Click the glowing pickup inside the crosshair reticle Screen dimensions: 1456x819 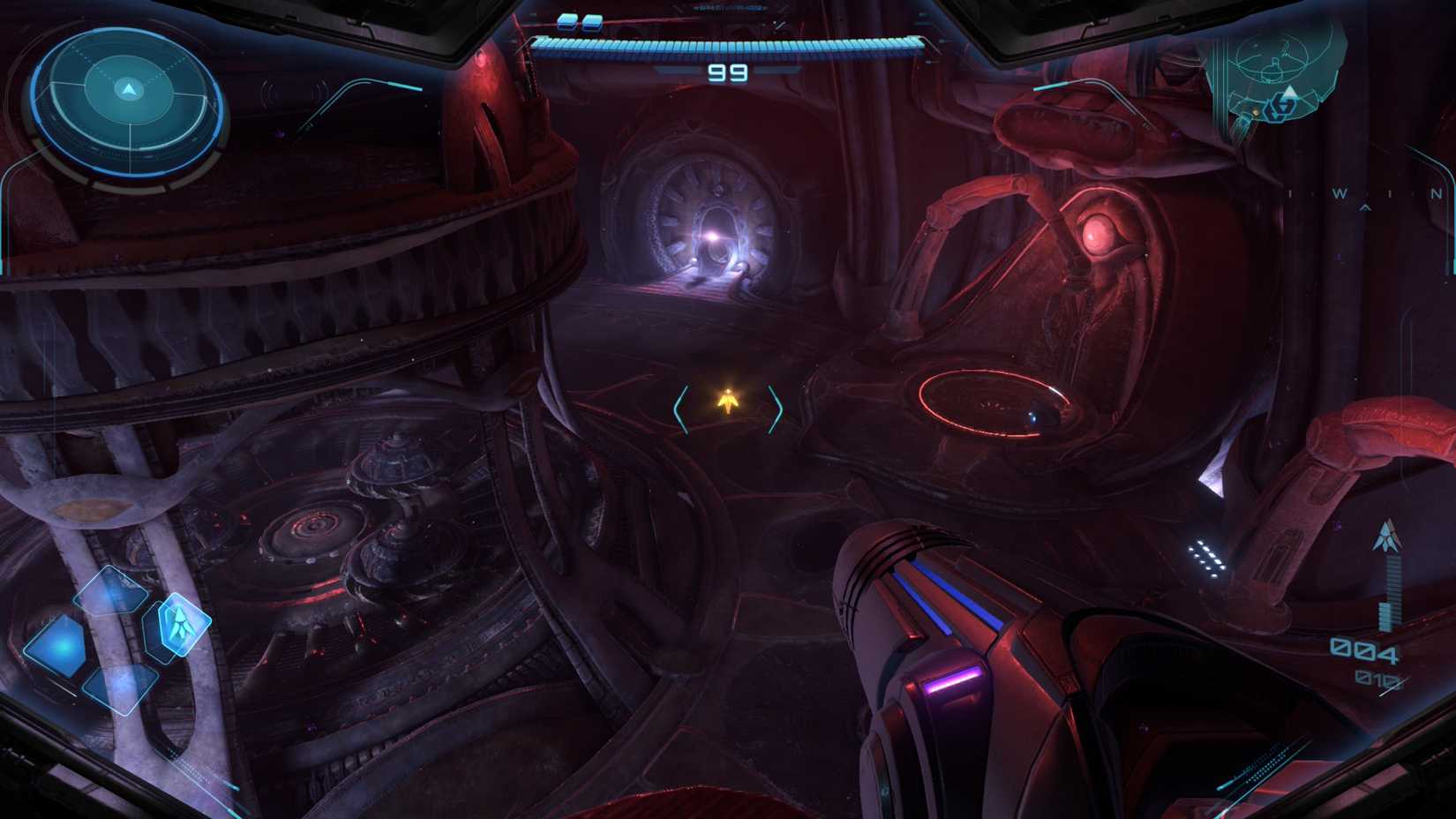pos(727,403)
